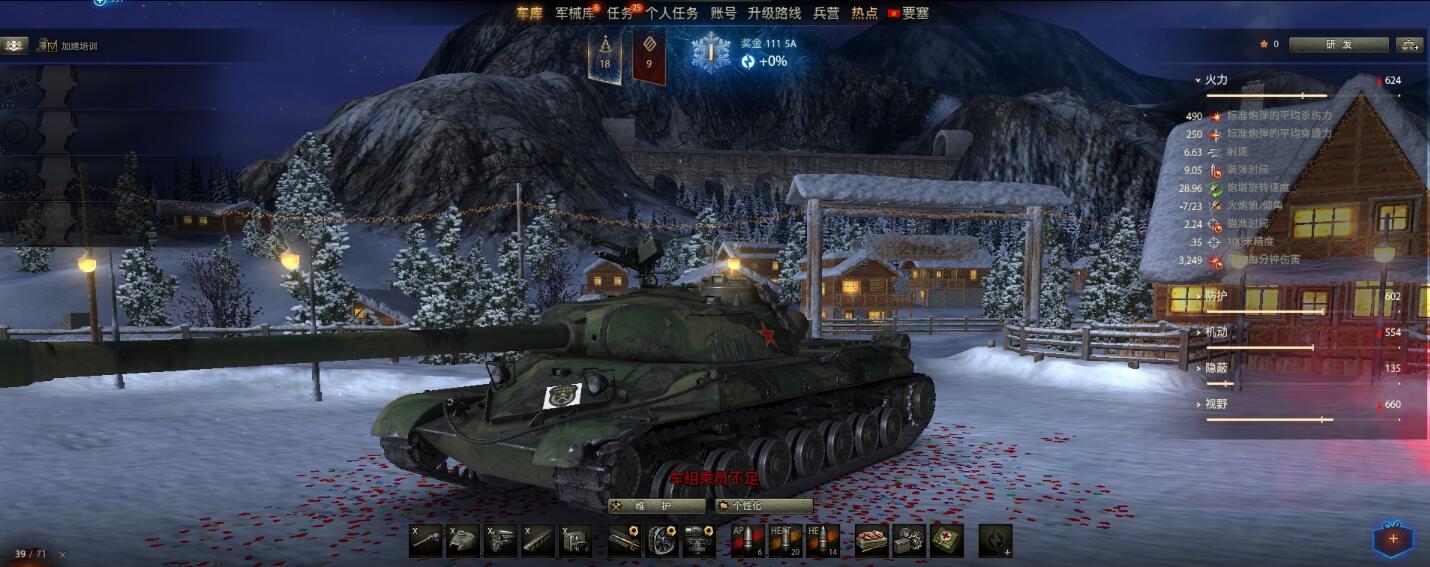Open 个人任务 personal missions

coord(672,13)
